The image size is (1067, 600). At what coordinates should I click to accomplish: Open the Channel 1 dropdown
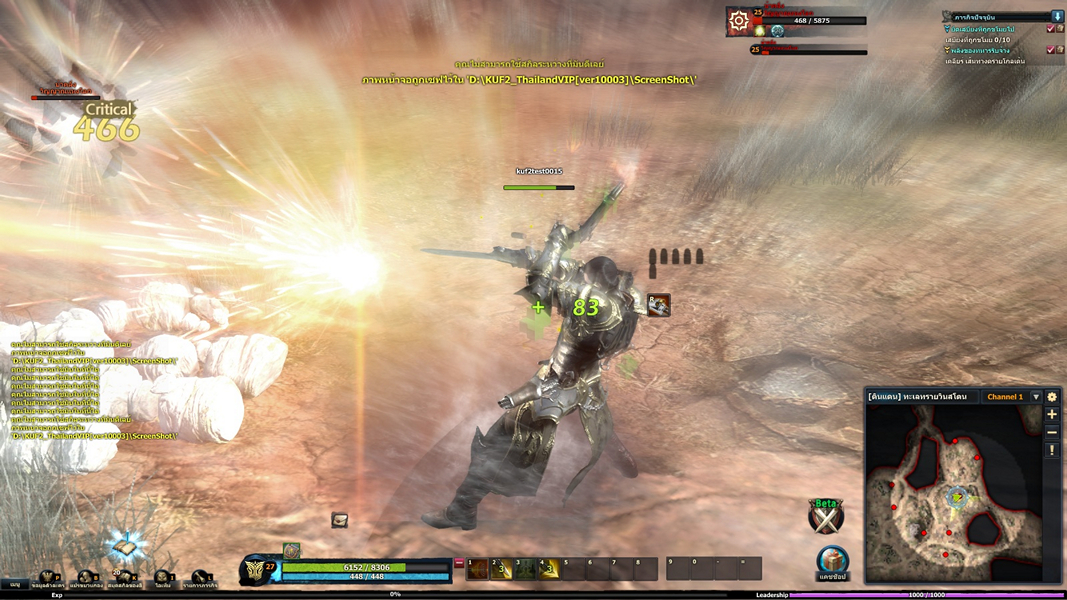pos(1036,397)
